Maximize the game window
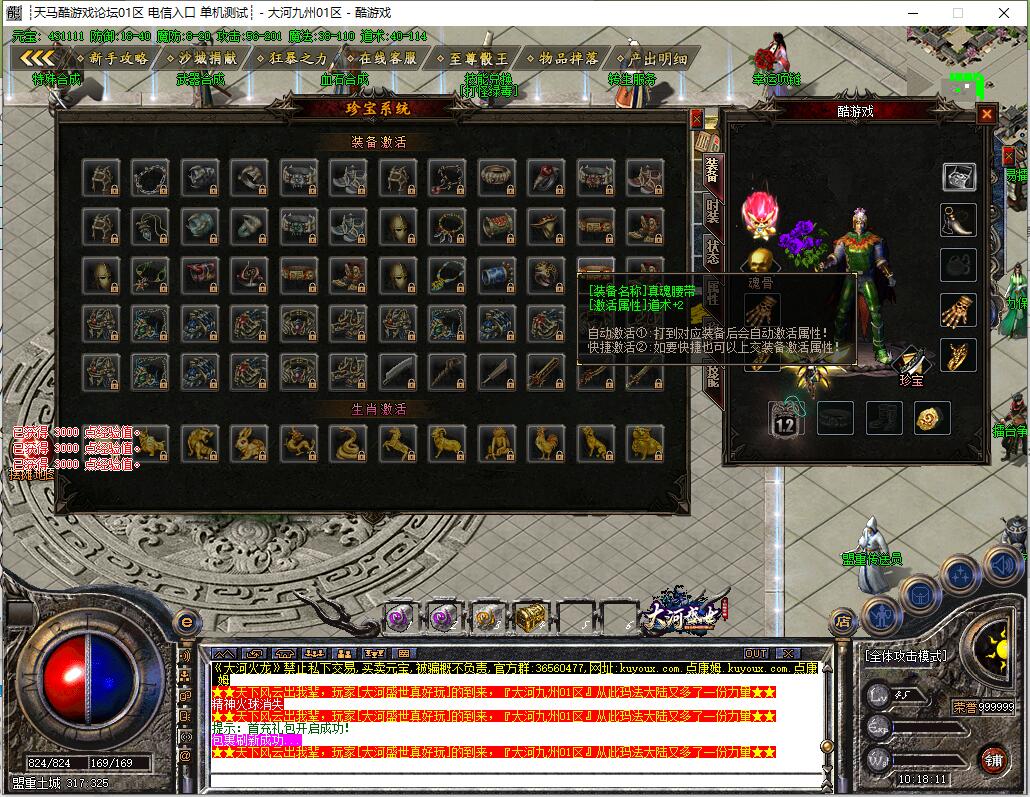This screenshot has height=797, width=1030. tap(958, 13)
